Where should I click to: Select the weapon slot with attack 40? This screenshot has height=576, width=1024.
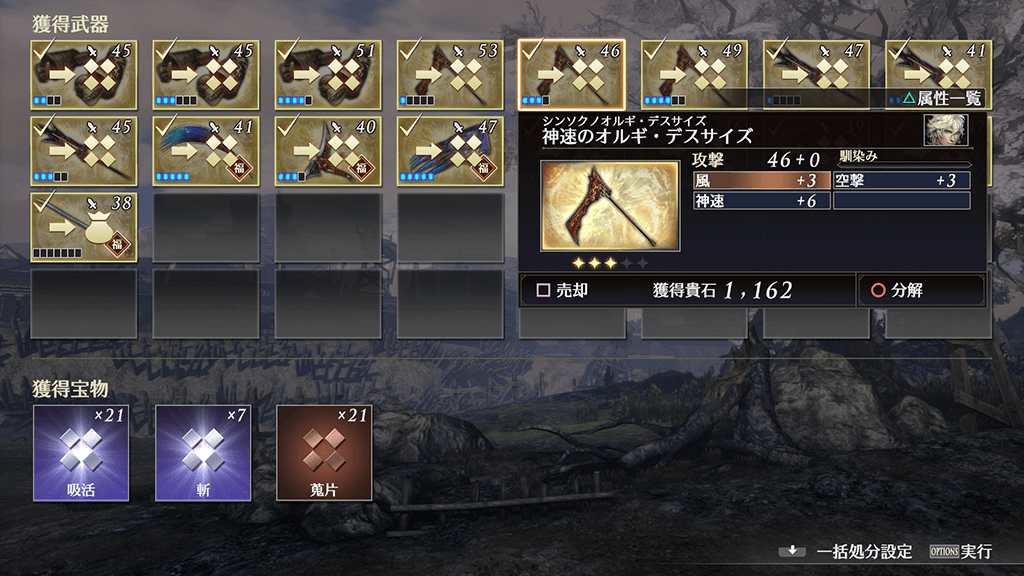tap(329, 150)
